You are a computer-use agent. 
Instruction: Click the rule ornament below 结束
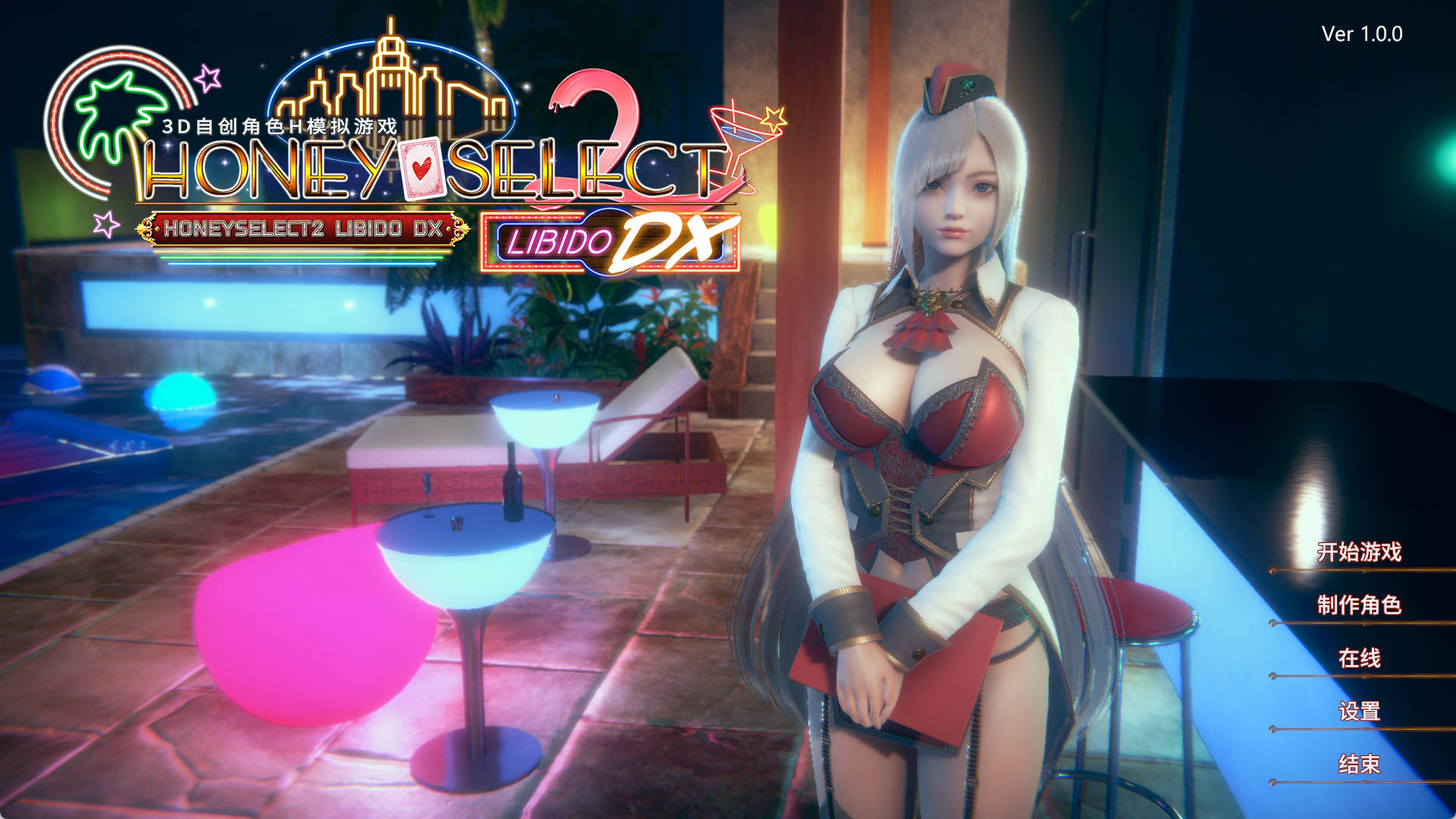(x=1272, y=782)
